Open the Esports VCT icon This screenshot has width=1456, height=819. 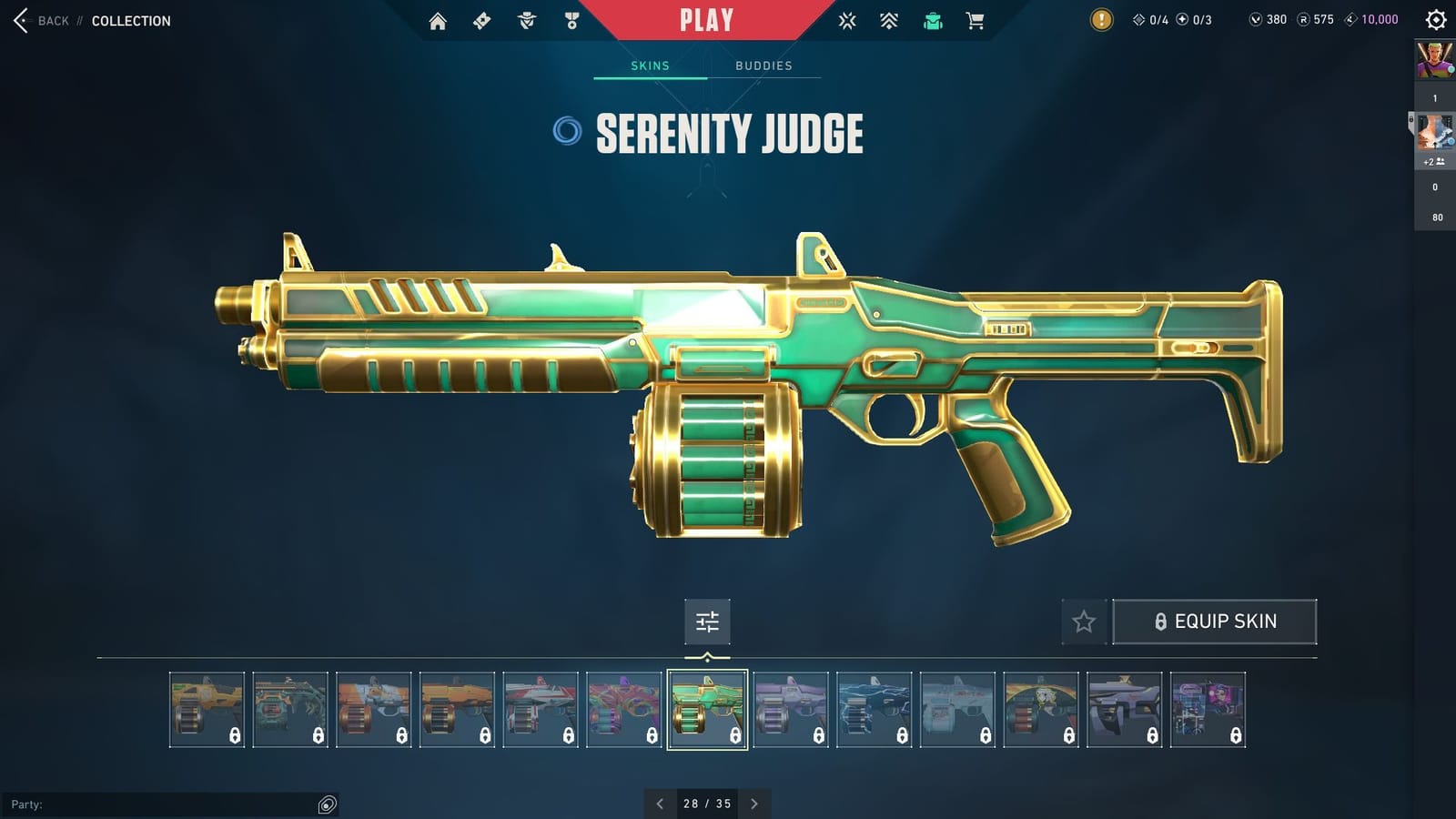tap(847, 20)
